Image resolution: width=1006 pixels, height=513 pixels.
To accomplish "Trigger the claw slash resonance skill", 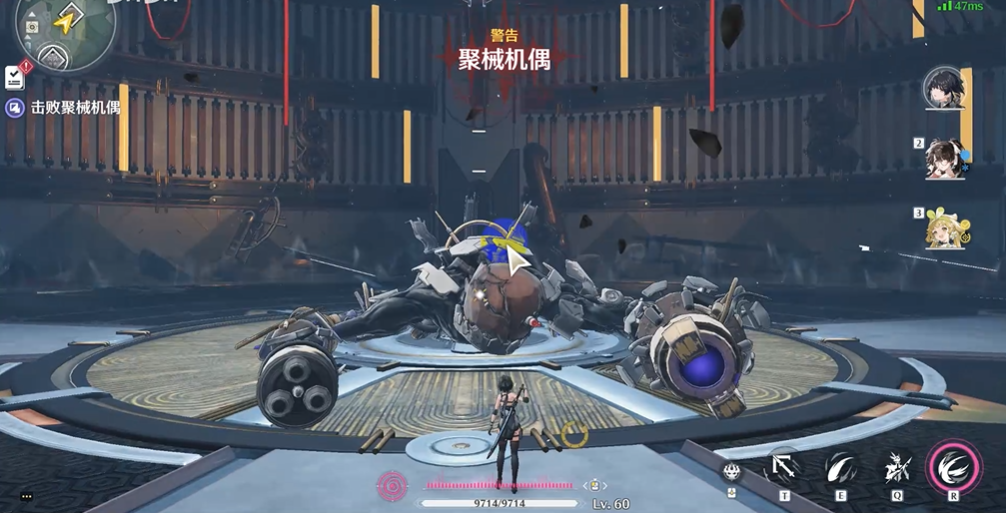I will click(841, 468).
